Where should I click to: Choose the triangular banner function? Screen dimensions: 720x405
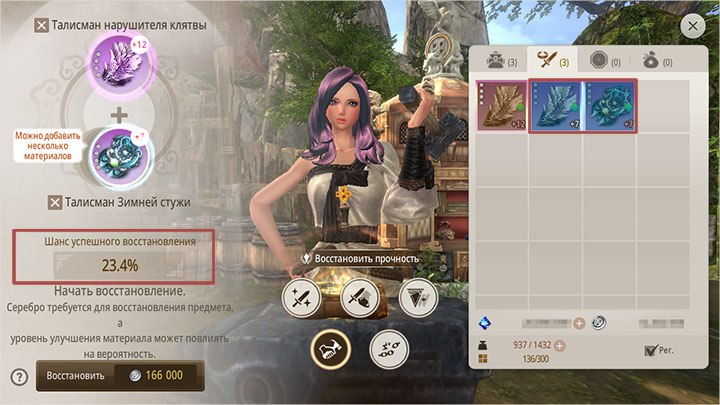(x=417, y=297)
